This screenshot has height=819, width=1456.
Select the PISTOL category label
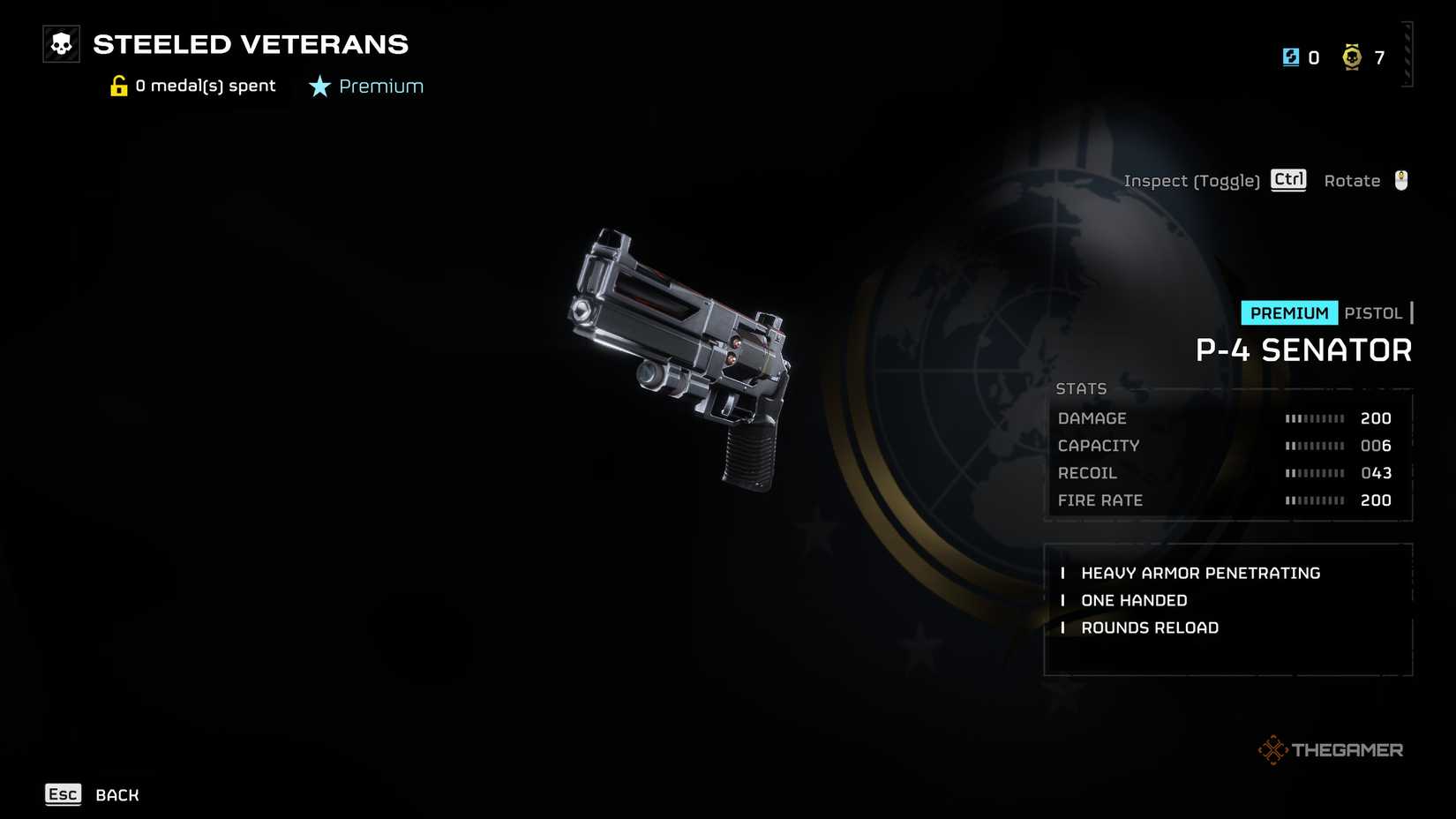pos(1373,312)
